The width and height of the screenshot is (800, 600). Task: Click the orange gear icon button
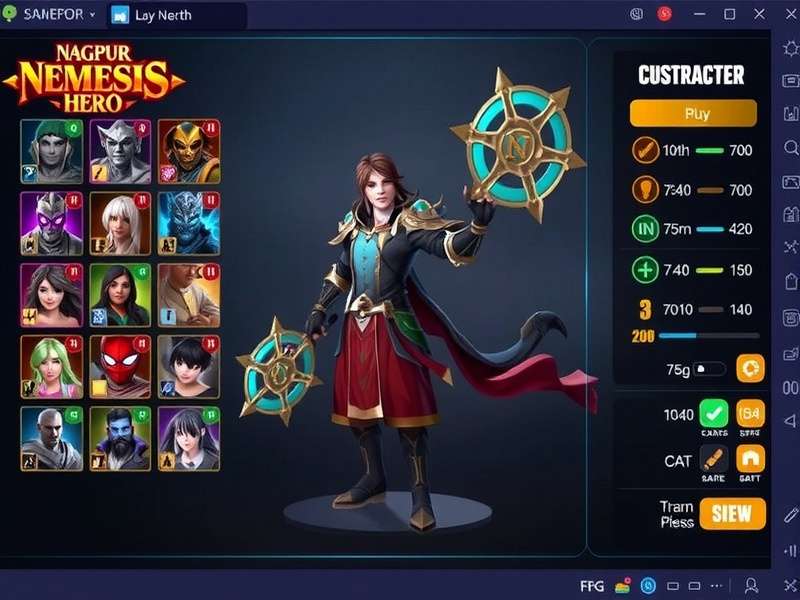(x=750, y=368)
